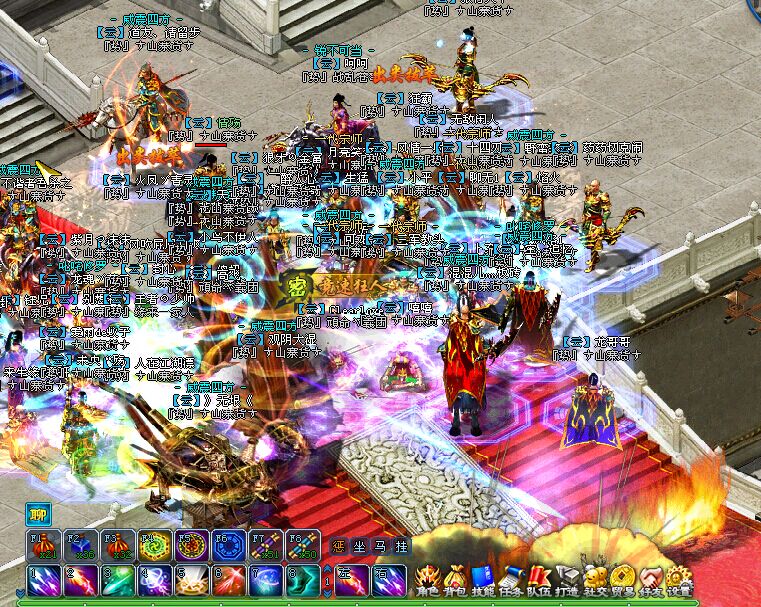The height and width of the screenshot is (607, 761).
Task: Open the 角色 character panel
Action: [x=428, y=579]
